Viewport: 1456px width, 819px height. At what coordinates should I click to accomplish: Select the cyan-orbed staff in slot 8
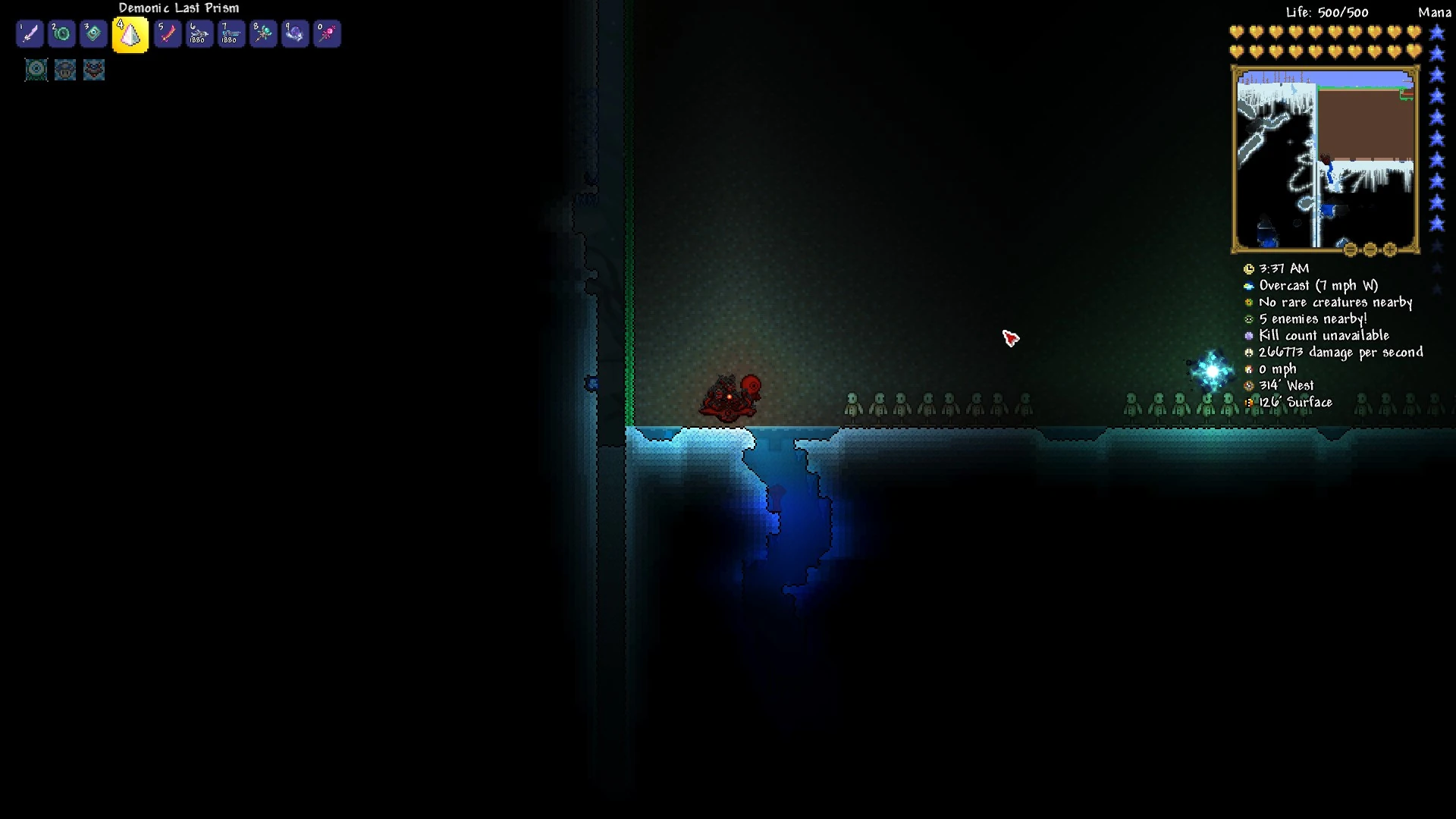[263, 34]
